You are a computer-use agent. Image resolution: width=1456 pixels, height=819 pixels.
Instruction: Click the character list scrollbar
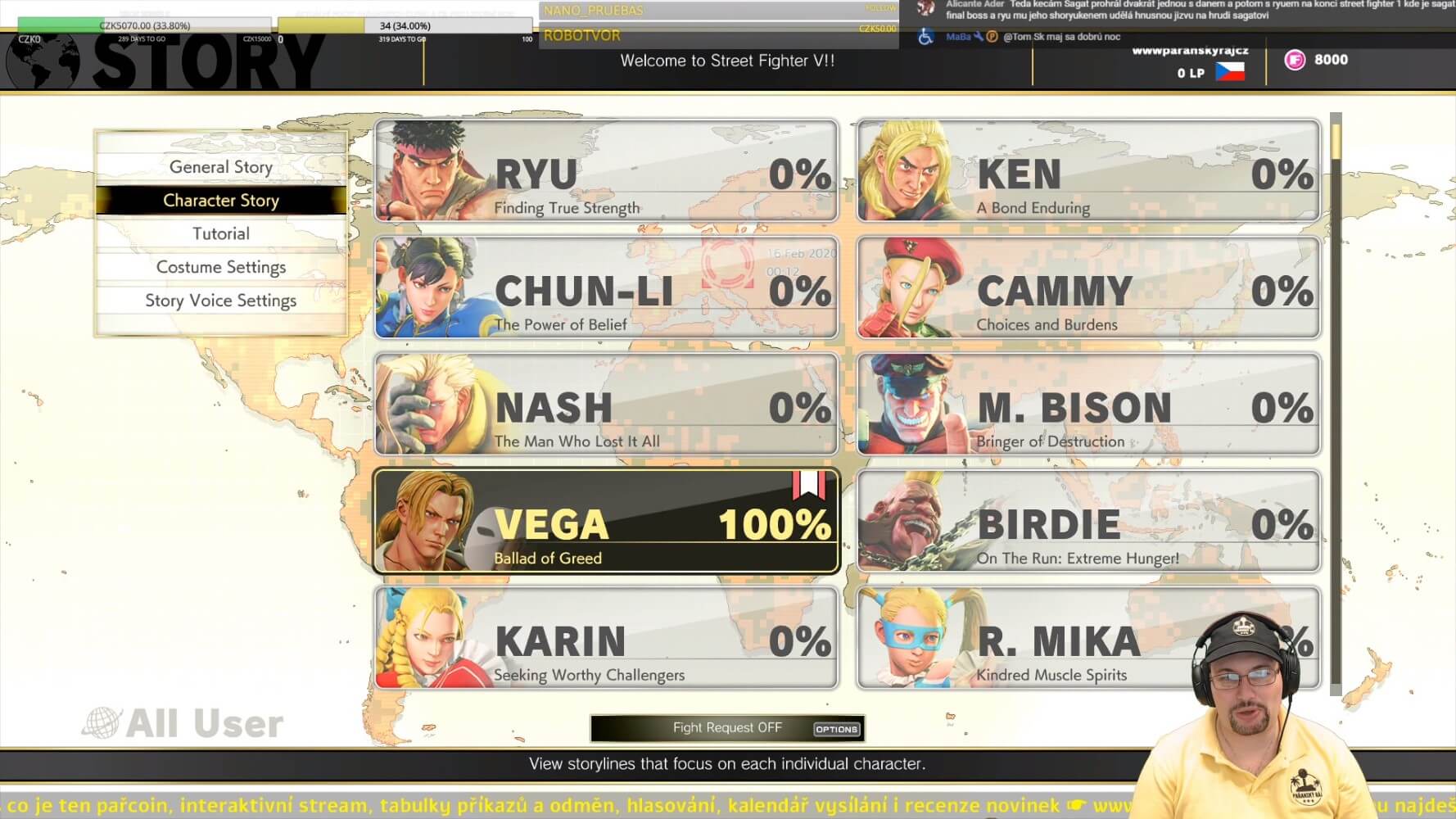pos(1336,403)
